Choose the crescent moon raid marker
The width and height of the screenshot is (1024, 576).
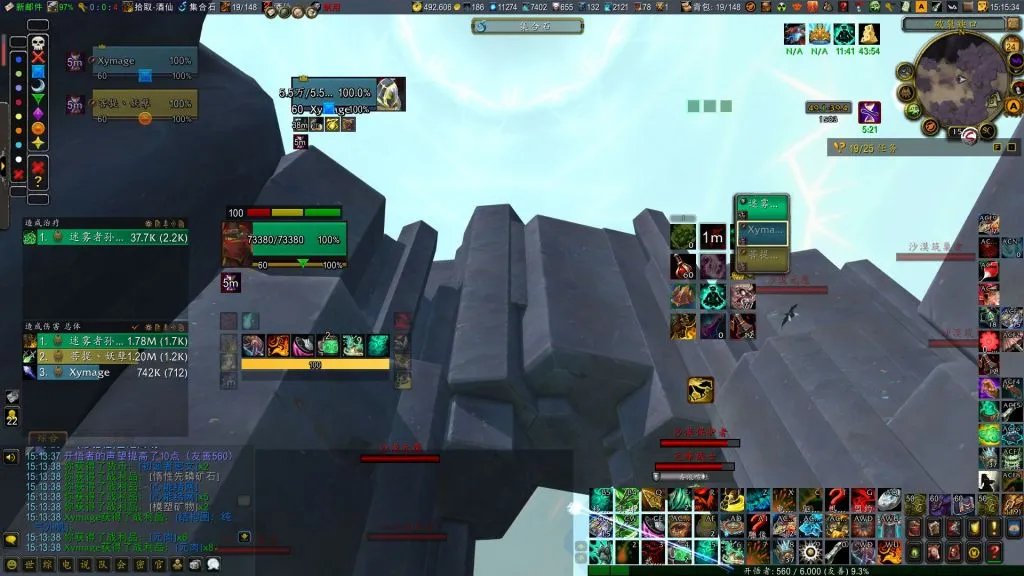pyautogui.click(x=38, y=86)
